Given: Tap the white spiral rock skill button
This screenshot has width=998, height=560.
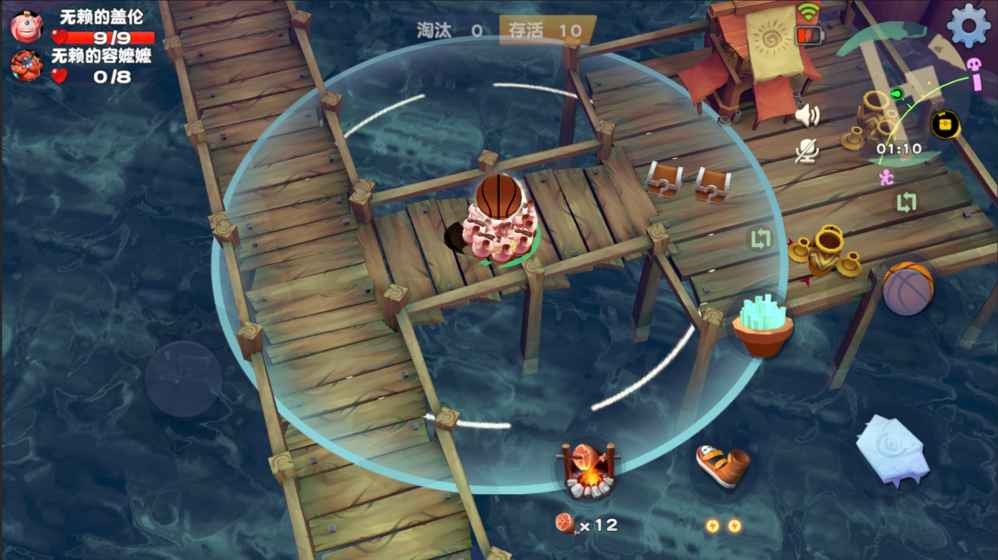Looking at the screenshot, I should (892, 449).
